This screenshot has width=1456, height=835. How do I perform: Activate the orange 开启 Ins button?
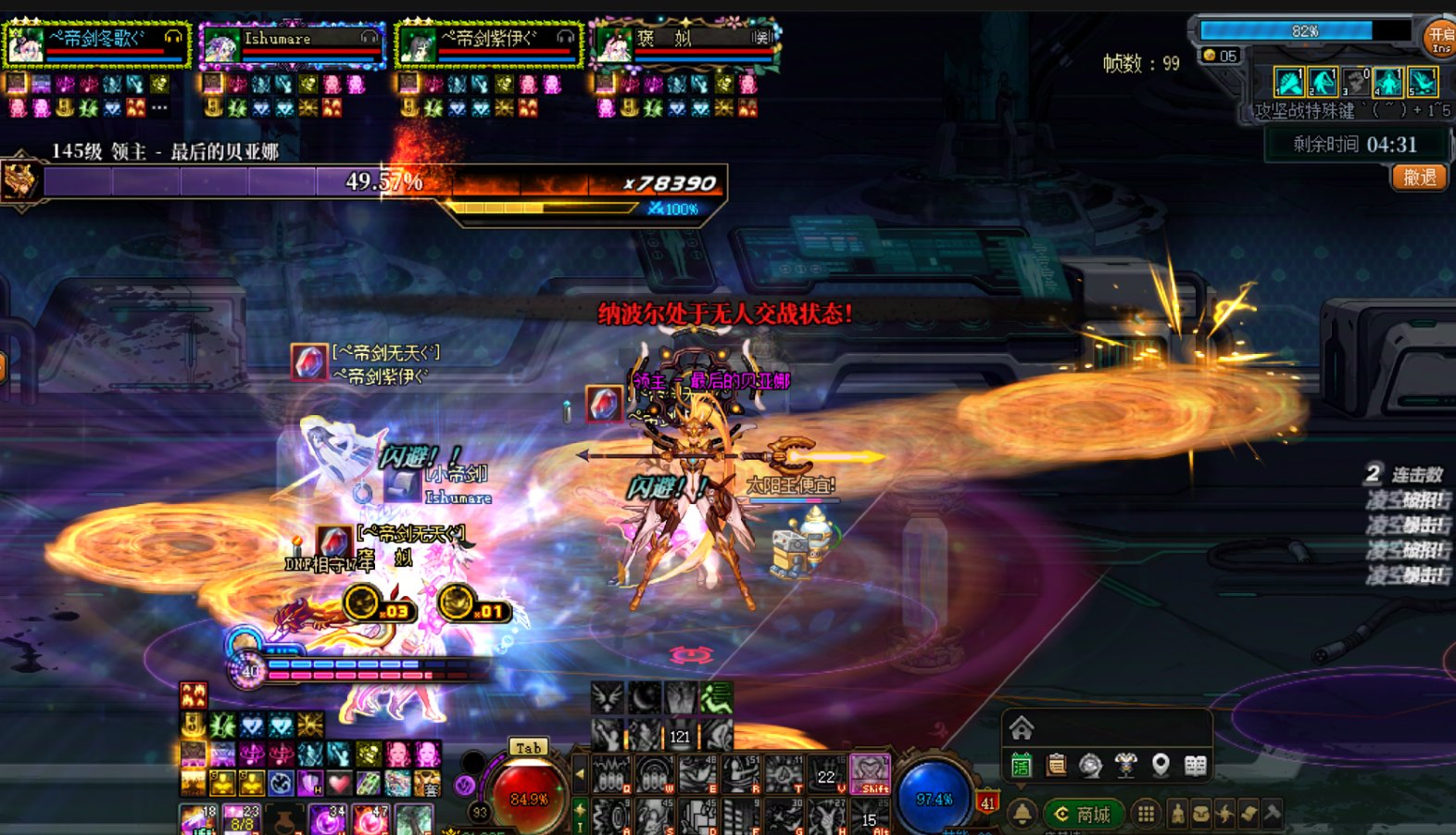[1440, 38]
